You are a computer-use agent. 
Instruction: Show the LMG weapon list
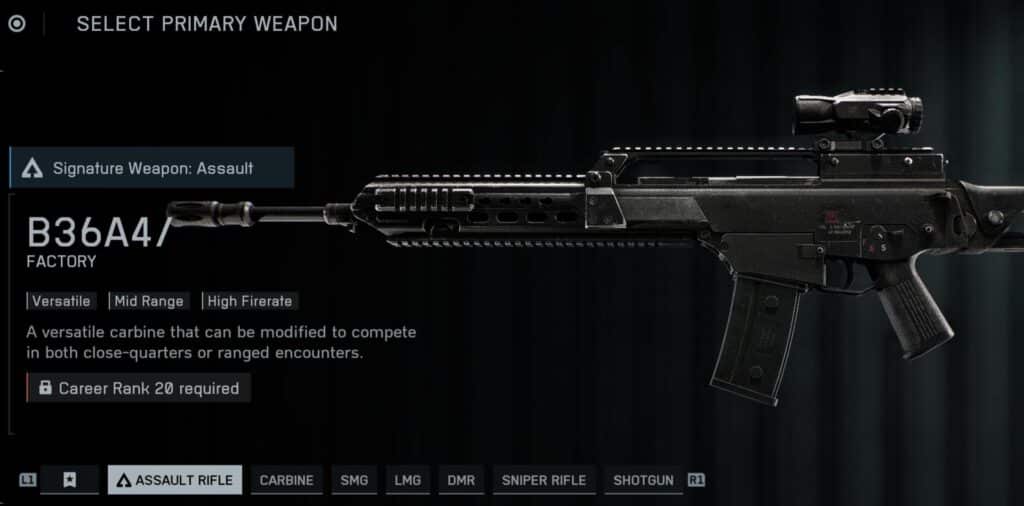point(407,480)
